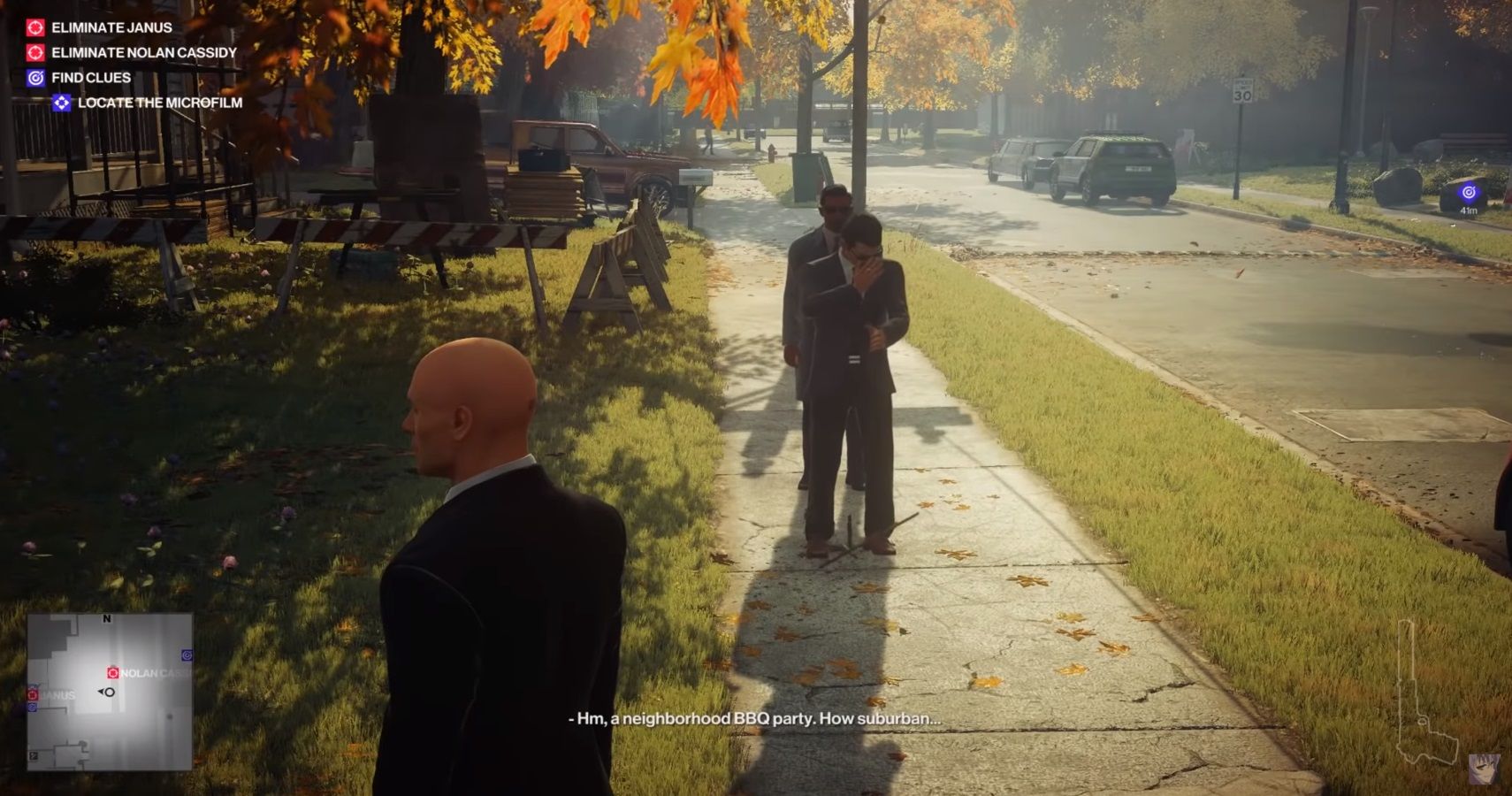
Task: Click the Janus marker on the minimap
Action: tap(33, 694)
